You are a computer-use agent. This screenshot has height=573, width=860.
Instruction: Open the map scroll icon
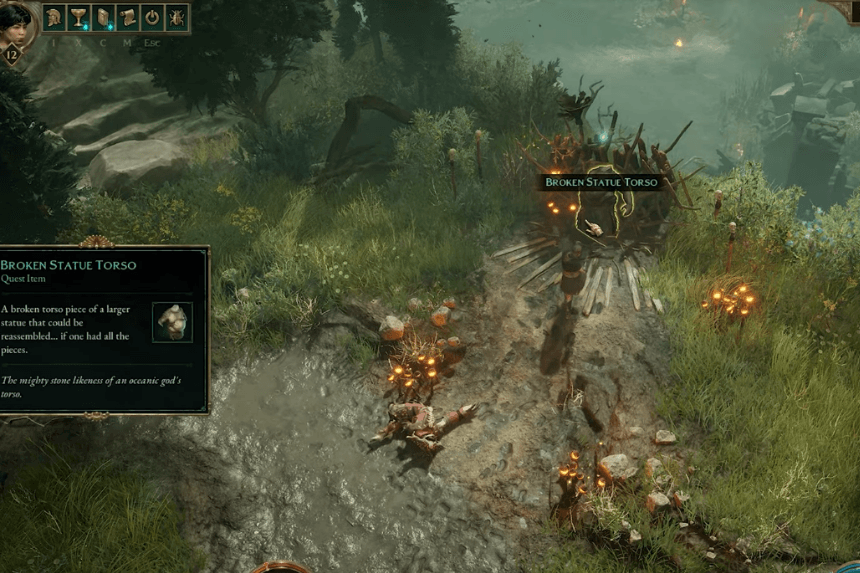127,17
